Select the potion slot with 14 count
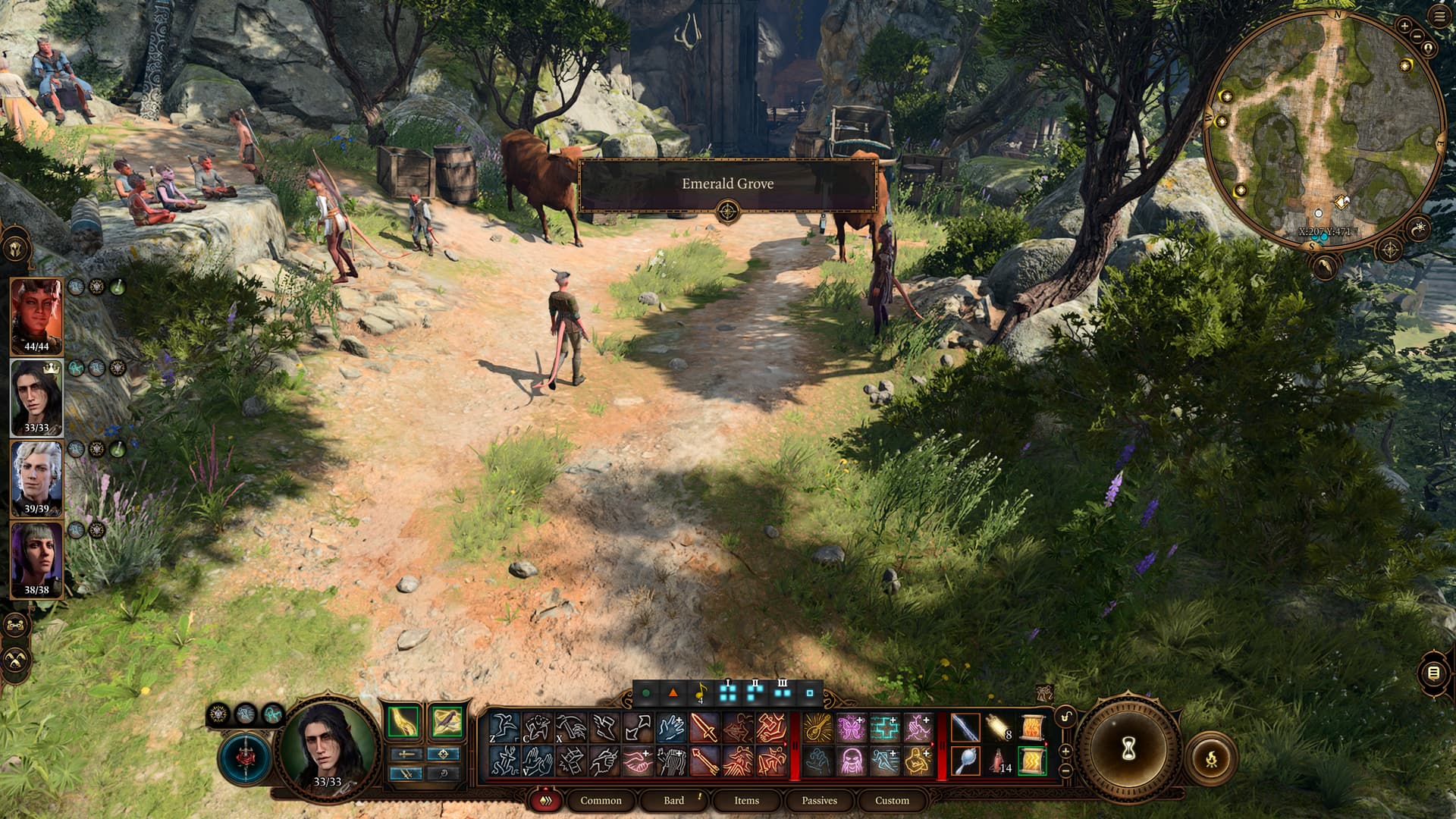 998,761
